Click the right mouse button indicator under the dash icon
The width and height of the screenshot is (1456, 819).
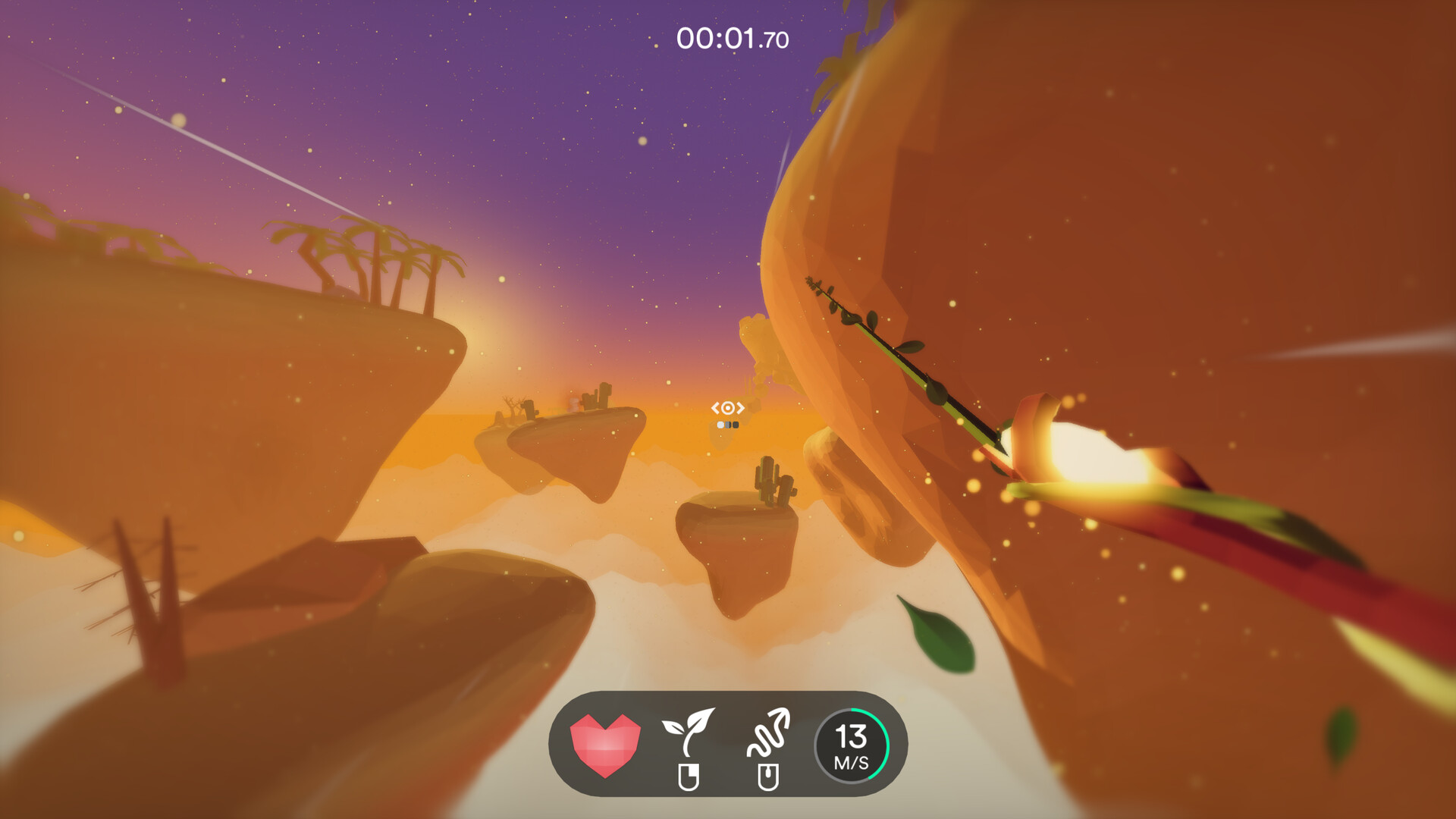click(770, 775)
